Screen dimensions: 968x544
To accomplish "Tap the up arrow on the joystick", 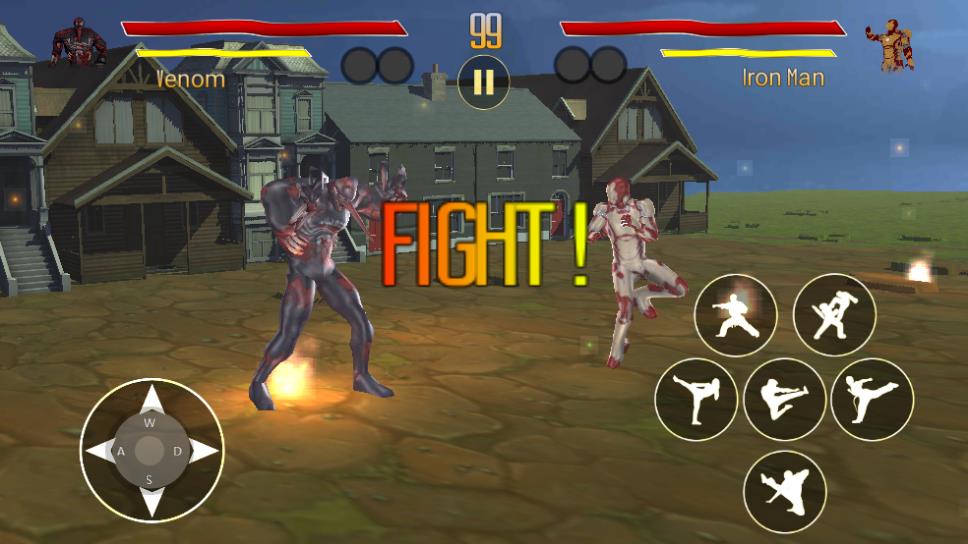I will [151, 402].
